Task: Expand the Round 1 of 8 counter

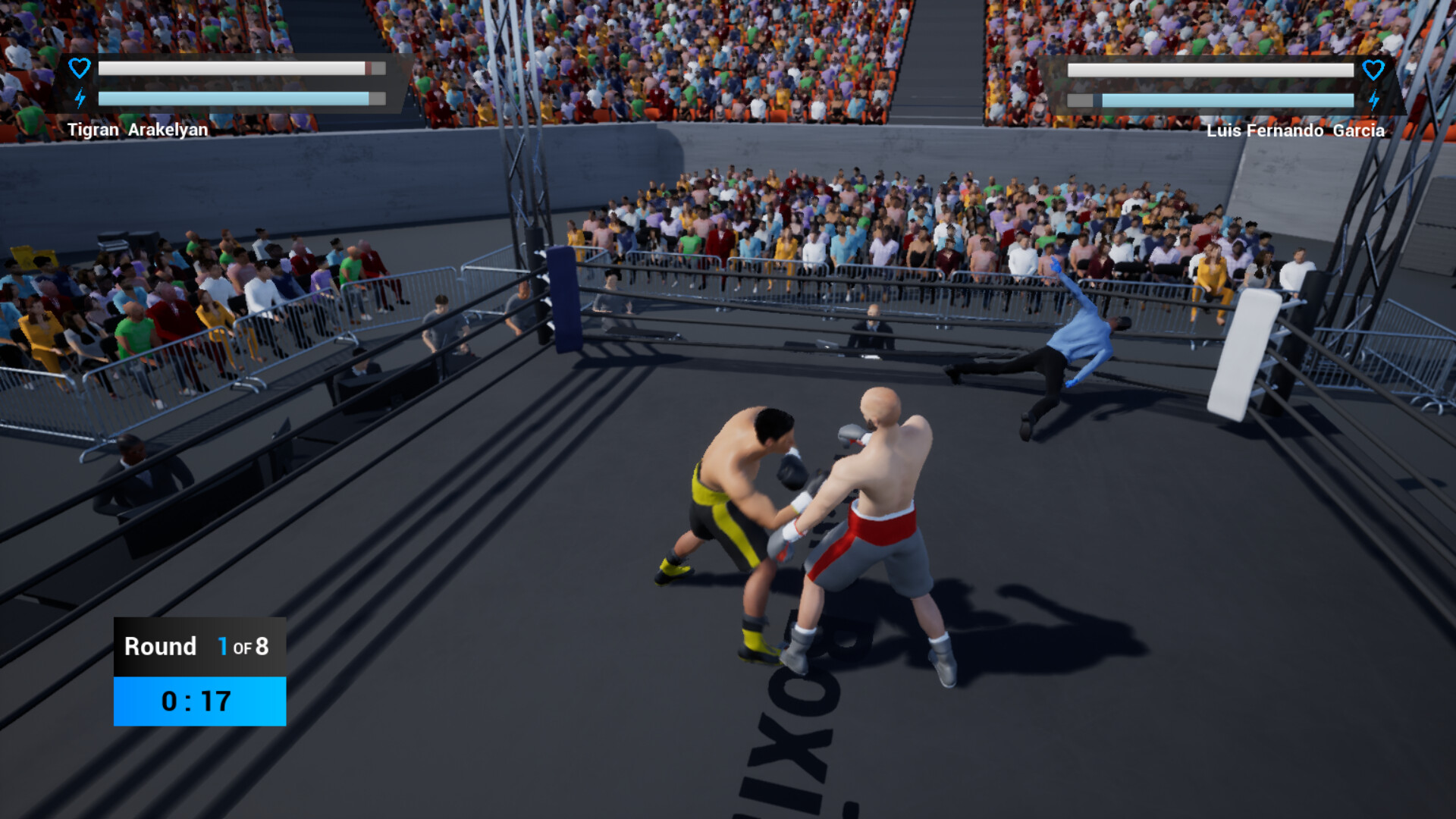Action: 199,647
